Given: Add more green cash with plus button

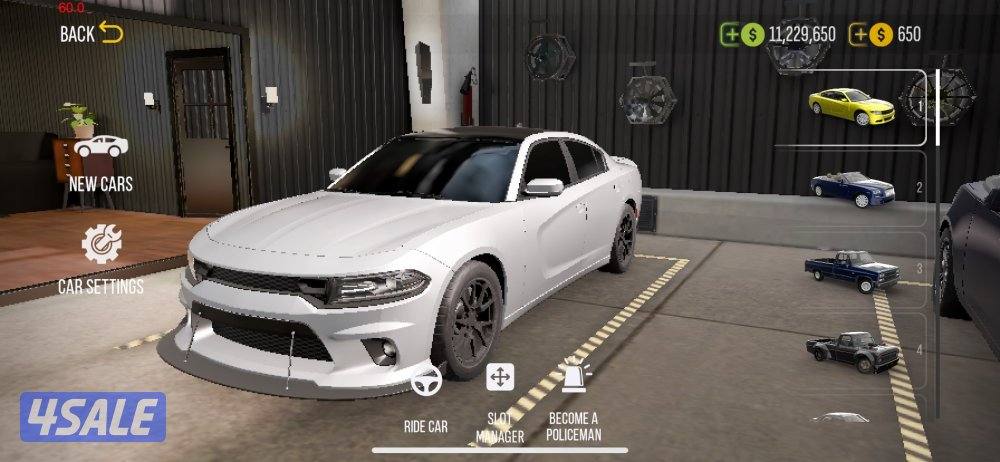Looking at the screenshot, I should point(731,34).
